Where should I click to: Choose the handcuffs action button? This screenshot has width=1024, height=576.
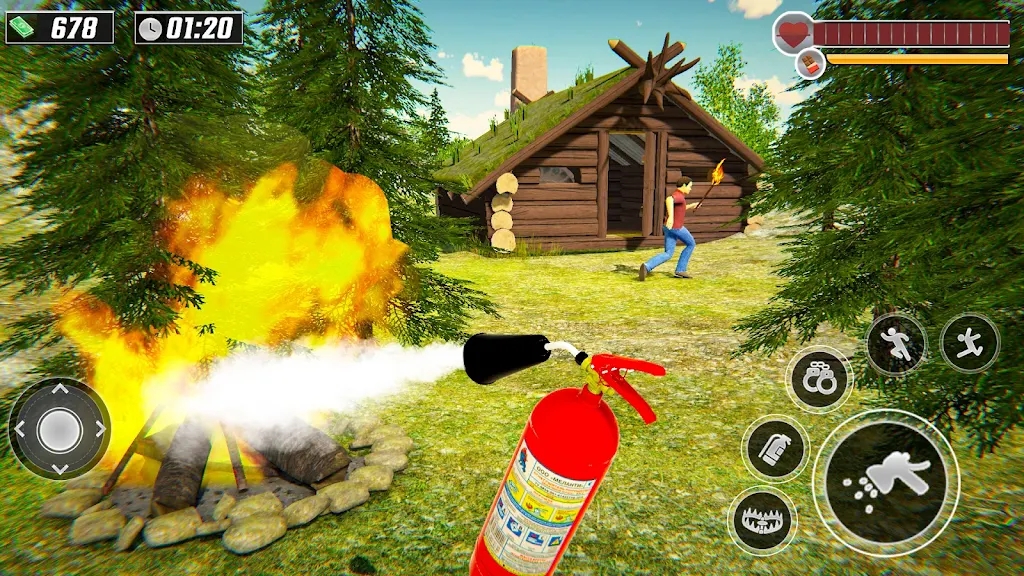point(819,379)
